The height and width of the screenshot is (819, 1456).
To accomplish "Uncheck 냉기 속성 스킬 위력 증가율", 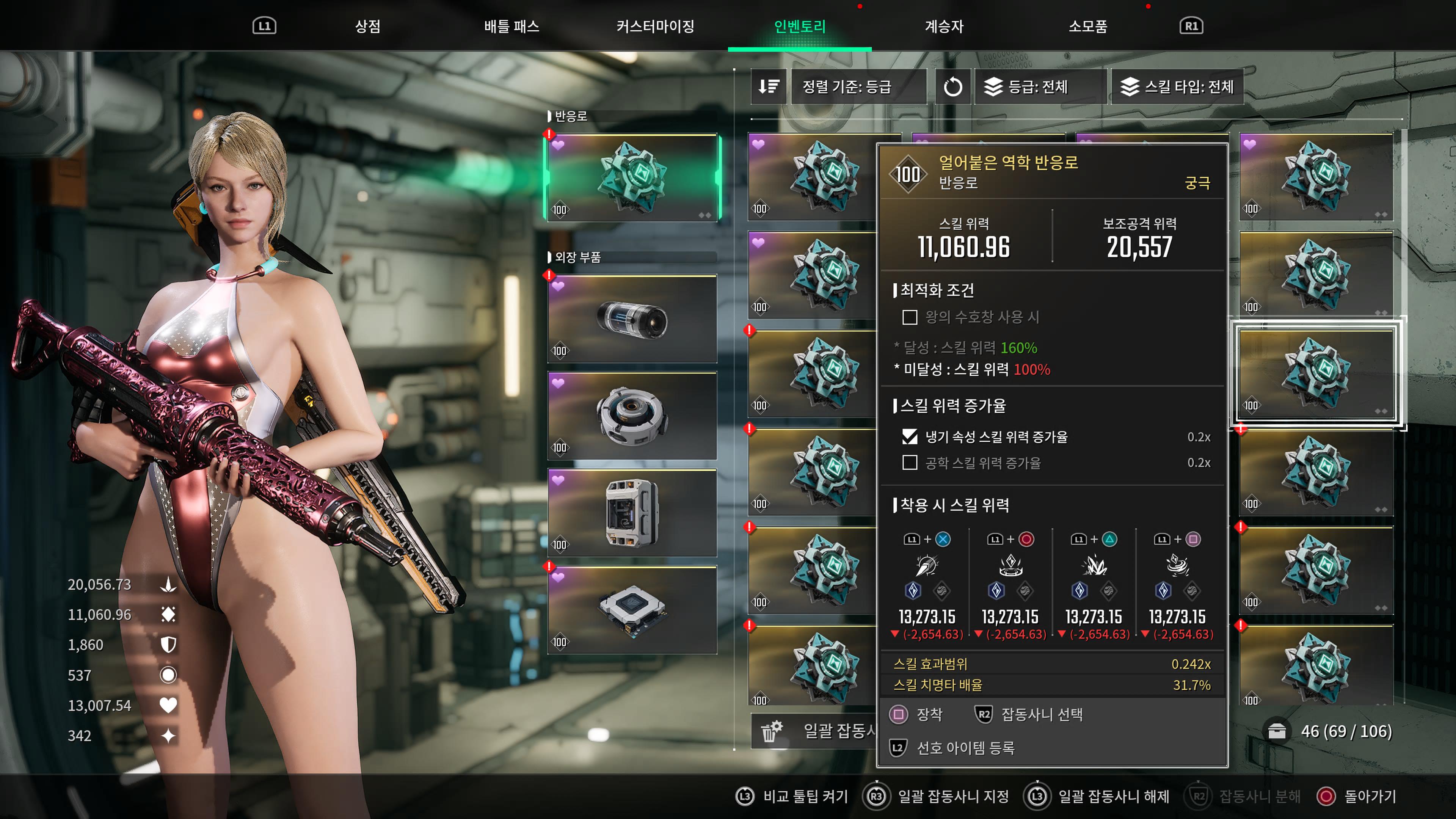I will tap(910, 436).
